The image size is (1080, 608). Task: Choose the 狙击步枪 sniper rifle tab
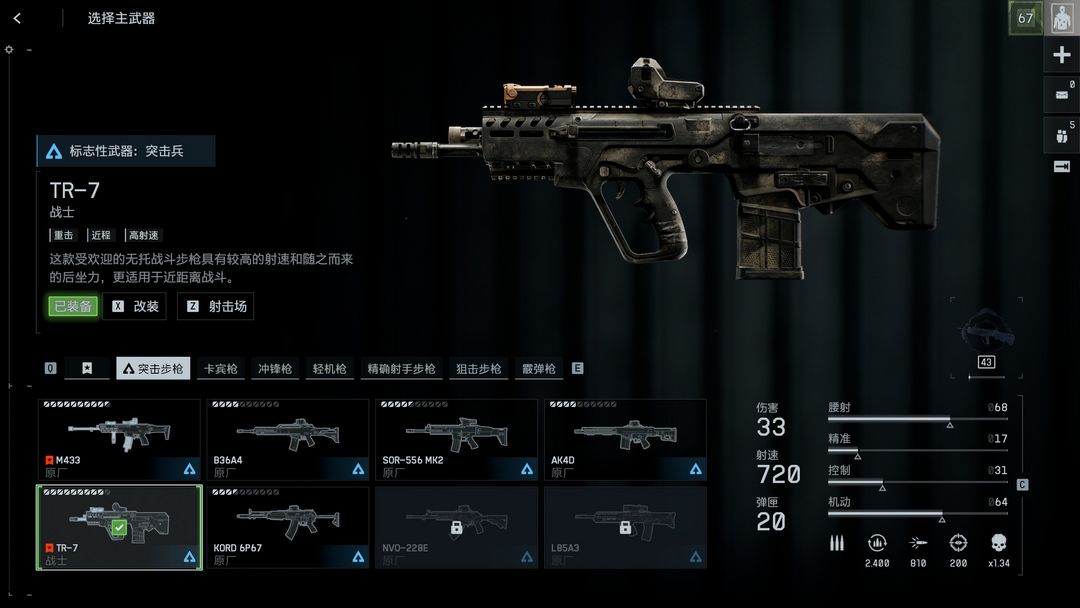point(479,369)
